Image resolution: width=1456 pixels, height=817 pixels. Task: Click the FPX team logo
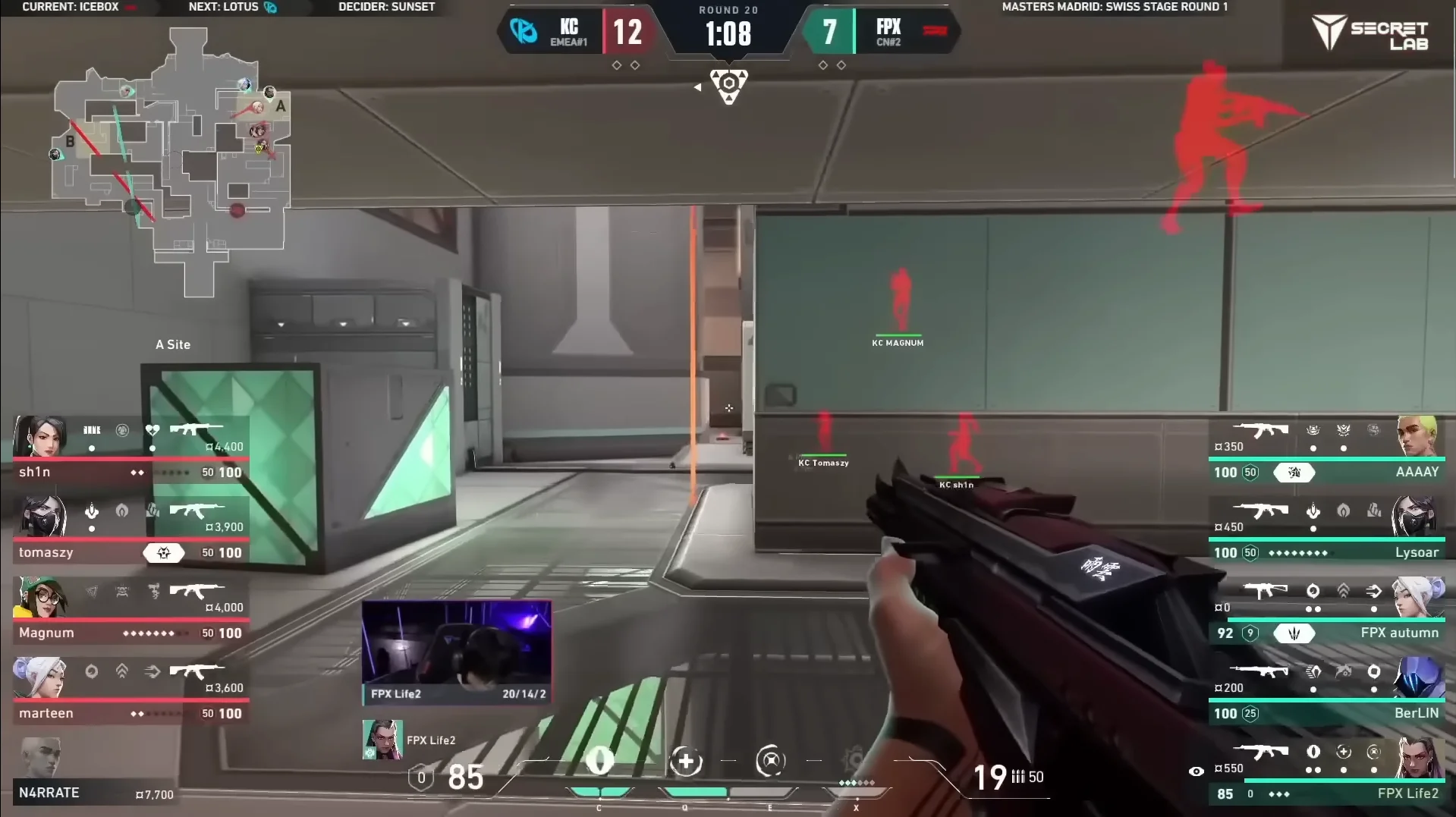(x=934, y=31)
